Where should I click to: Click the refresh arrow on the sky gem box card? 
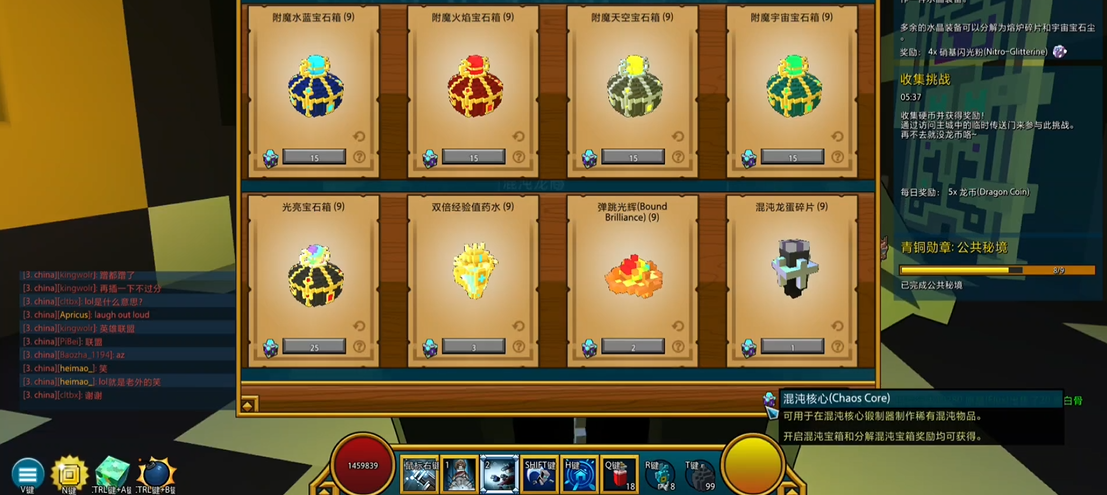[677, 137]
